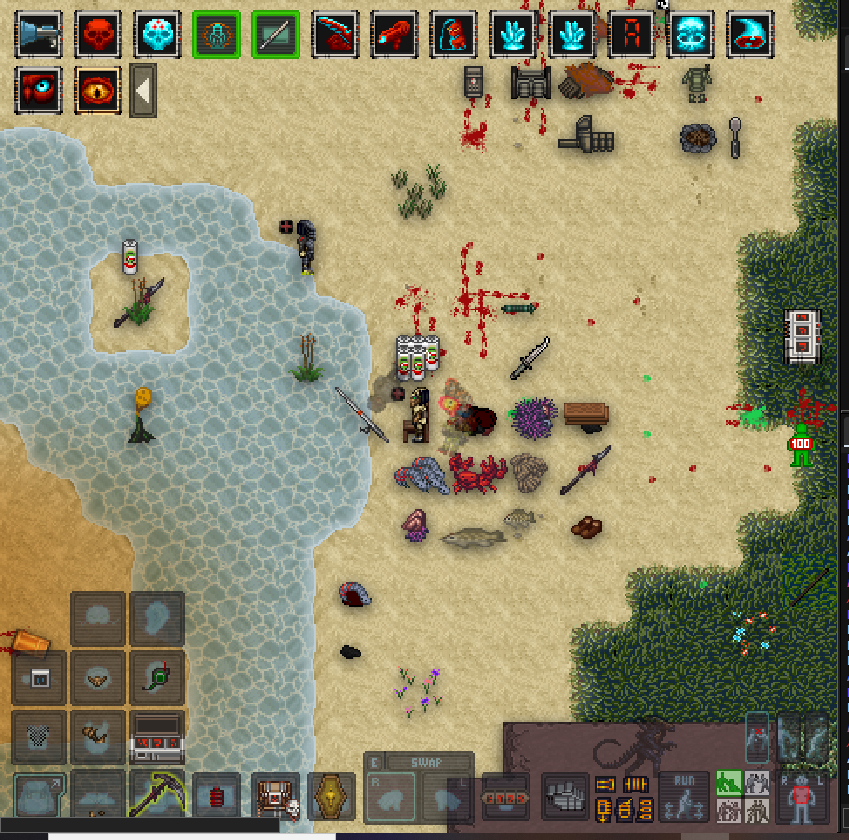Image resolution: width=849 pixels, height=840 pixels.
Task: Activate the red skull action icon
Action: 98,34
